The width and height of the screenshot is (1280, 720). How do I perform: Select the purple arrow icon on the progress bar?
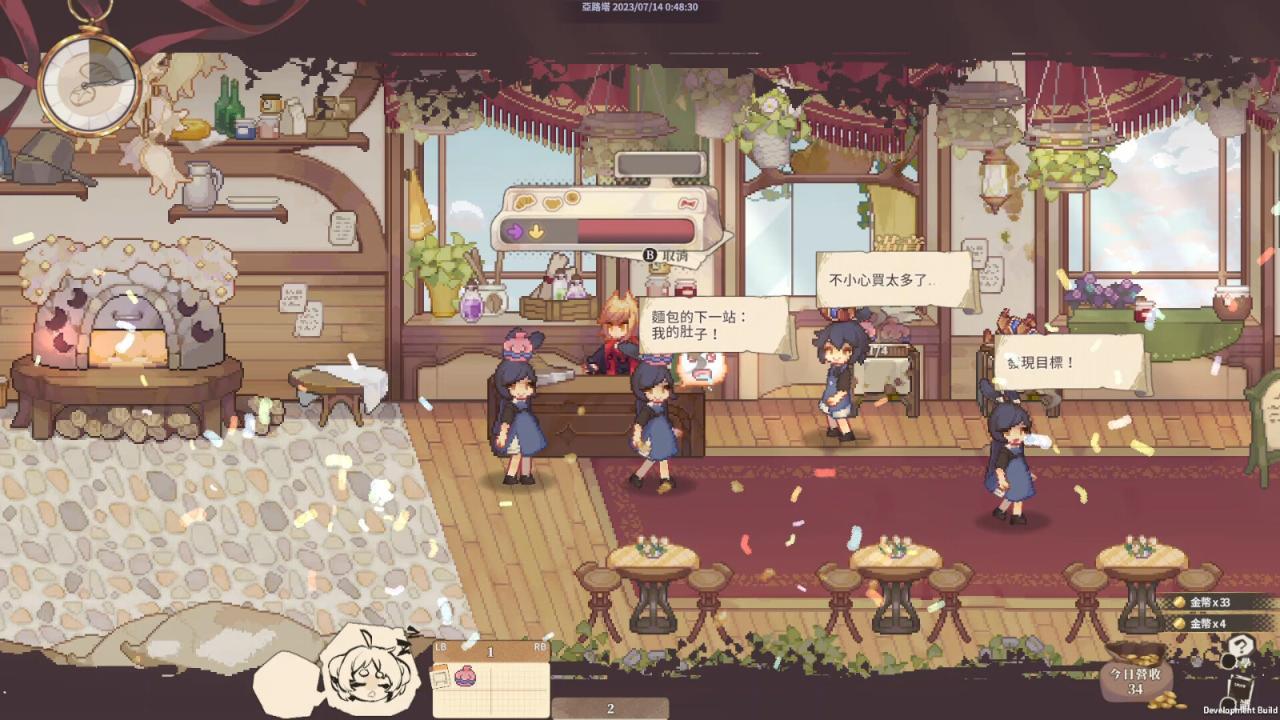point(513,229)
